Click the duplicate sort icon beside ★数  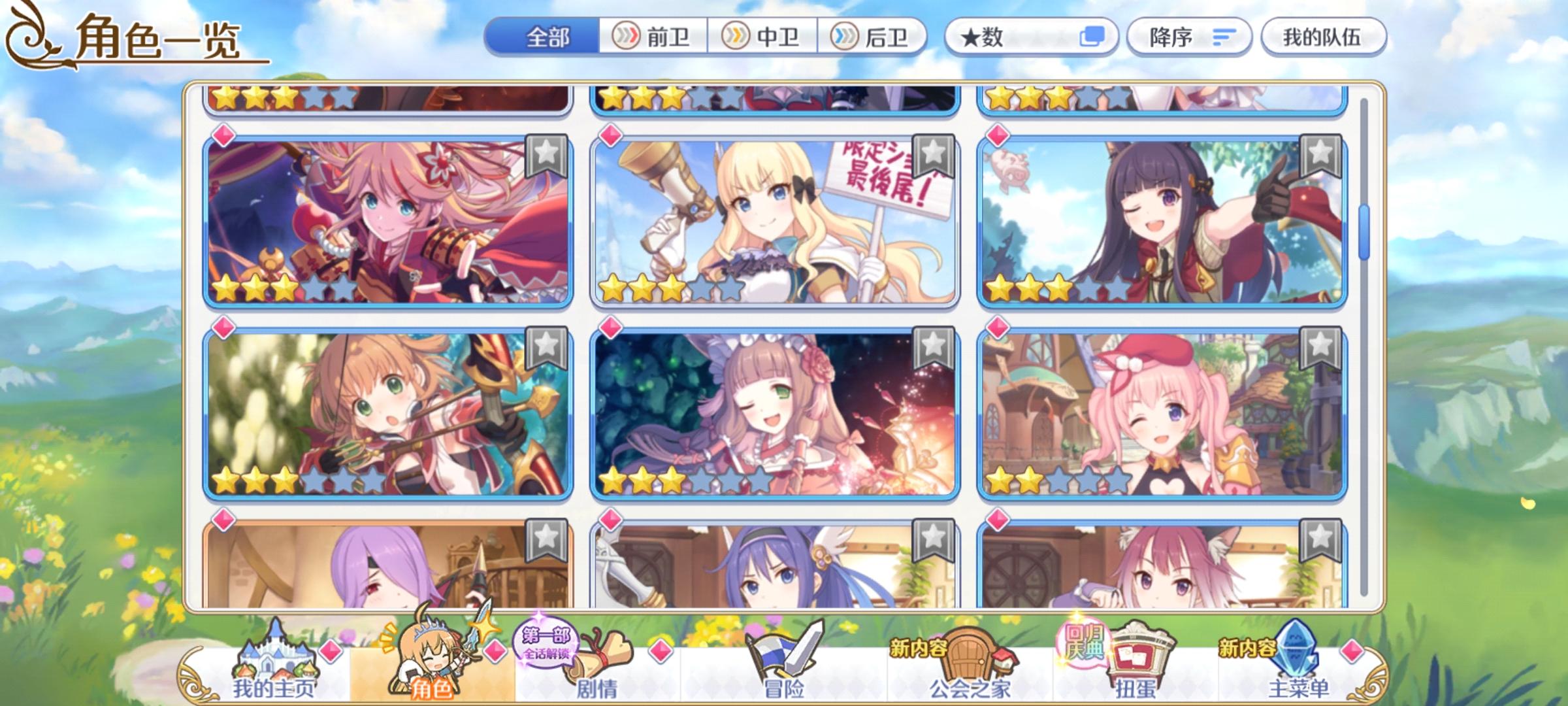point(1092,37)
